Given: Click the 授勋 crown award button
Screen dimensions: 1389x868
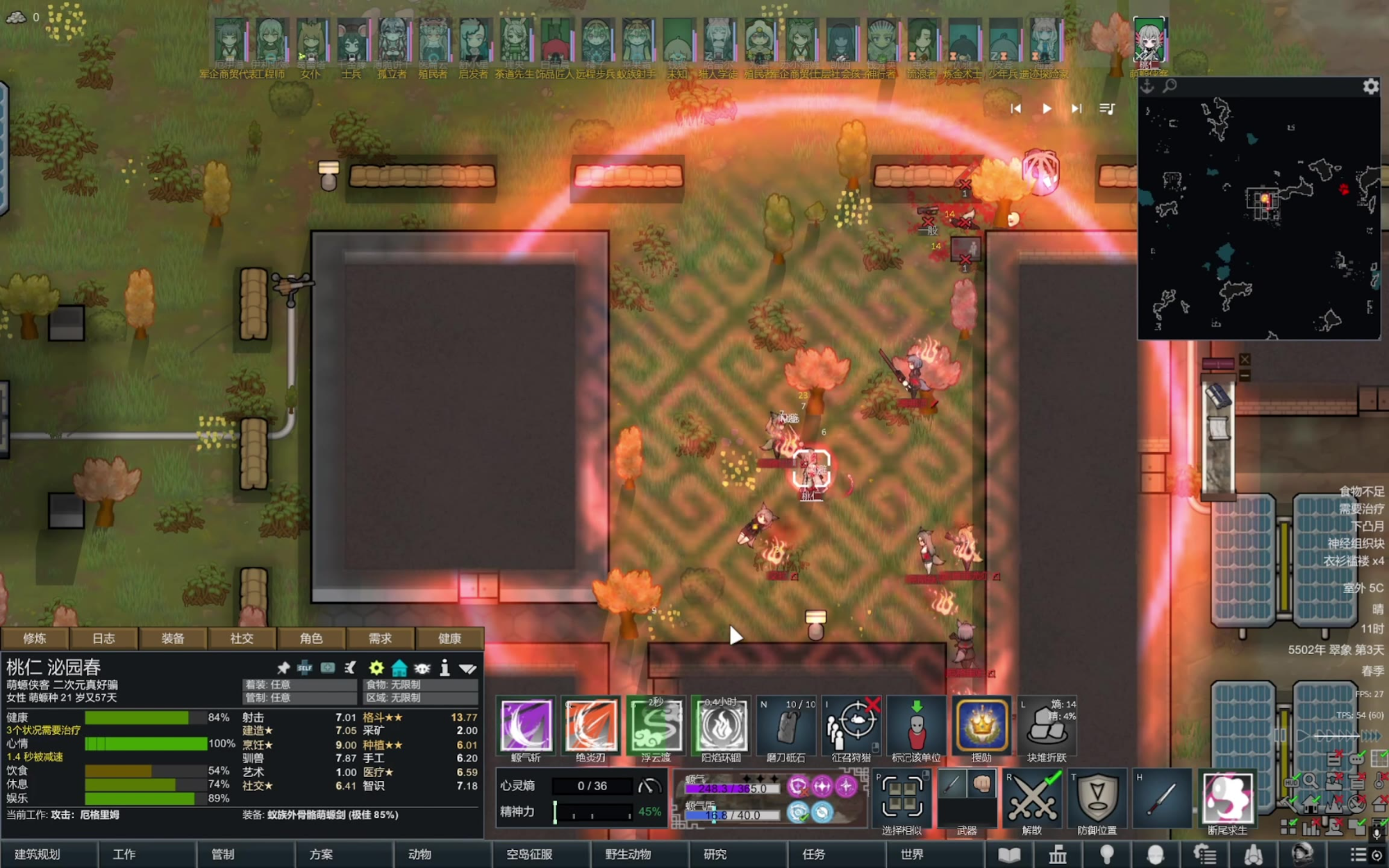Looking at the screenshot, I should coord(982,726).
